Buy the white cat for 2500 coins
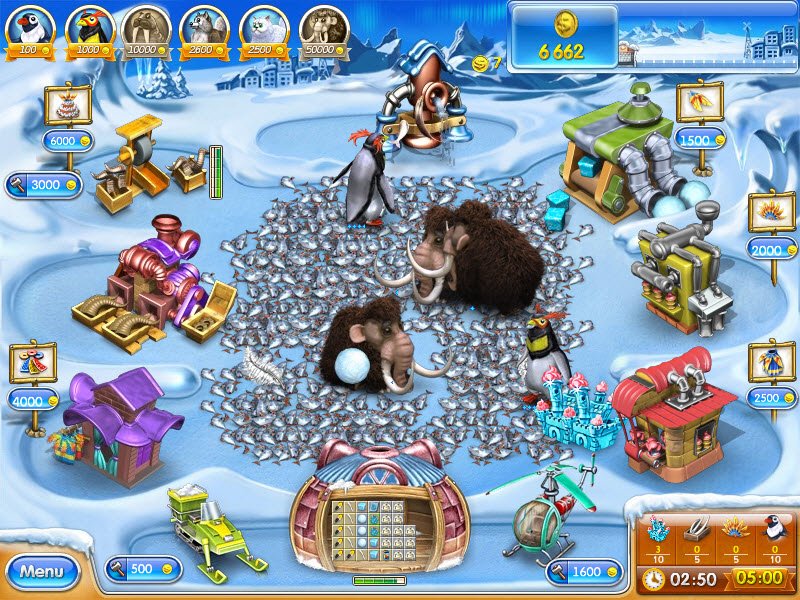This screenshot has width=800, height=600. coord(262,30)
